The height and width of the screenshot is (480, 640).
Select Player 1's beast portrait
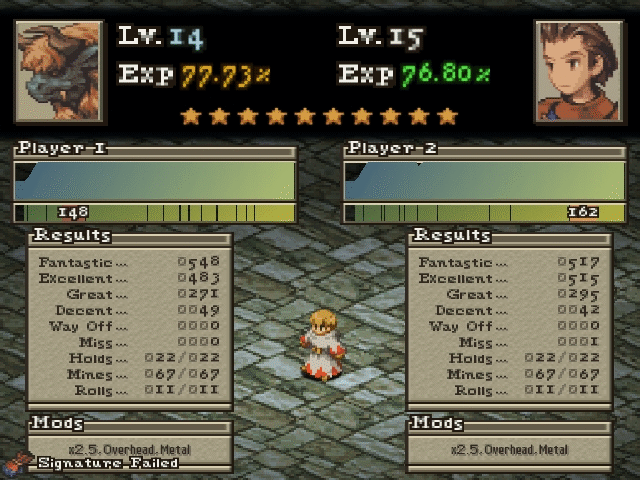[58, 70]
